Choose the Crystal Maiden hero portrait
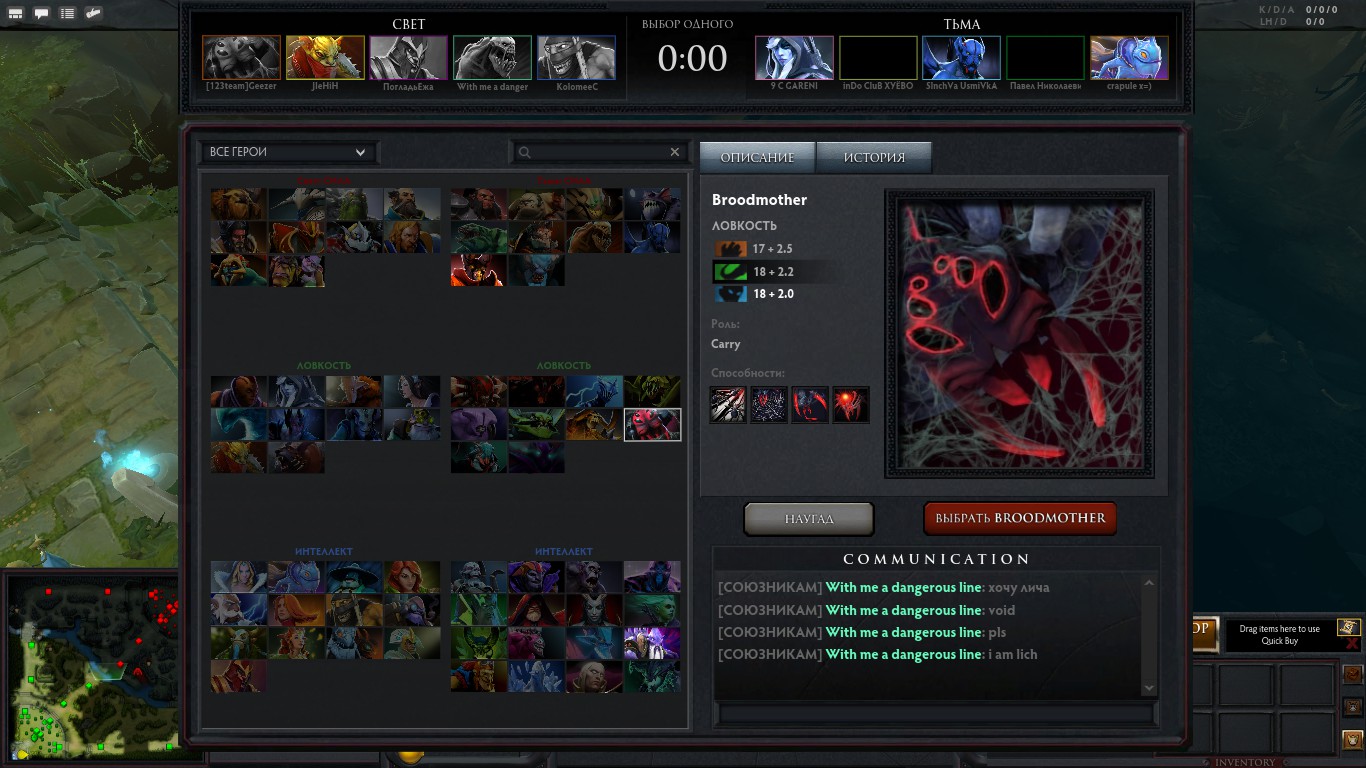 [239, 577]
